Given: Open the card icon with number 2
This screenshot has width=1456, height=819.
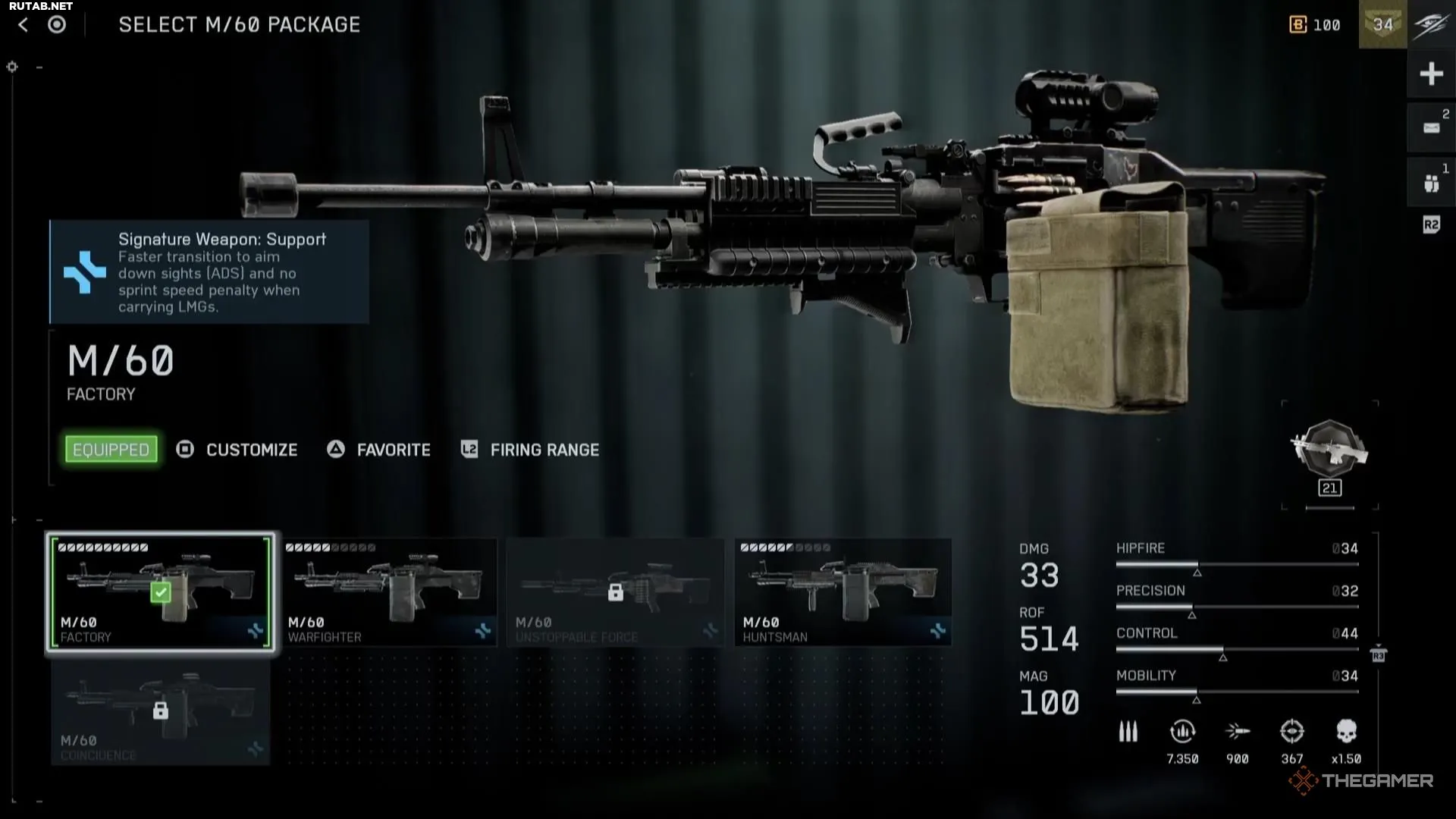Looking at the screenshot, I should (1431, 127).
